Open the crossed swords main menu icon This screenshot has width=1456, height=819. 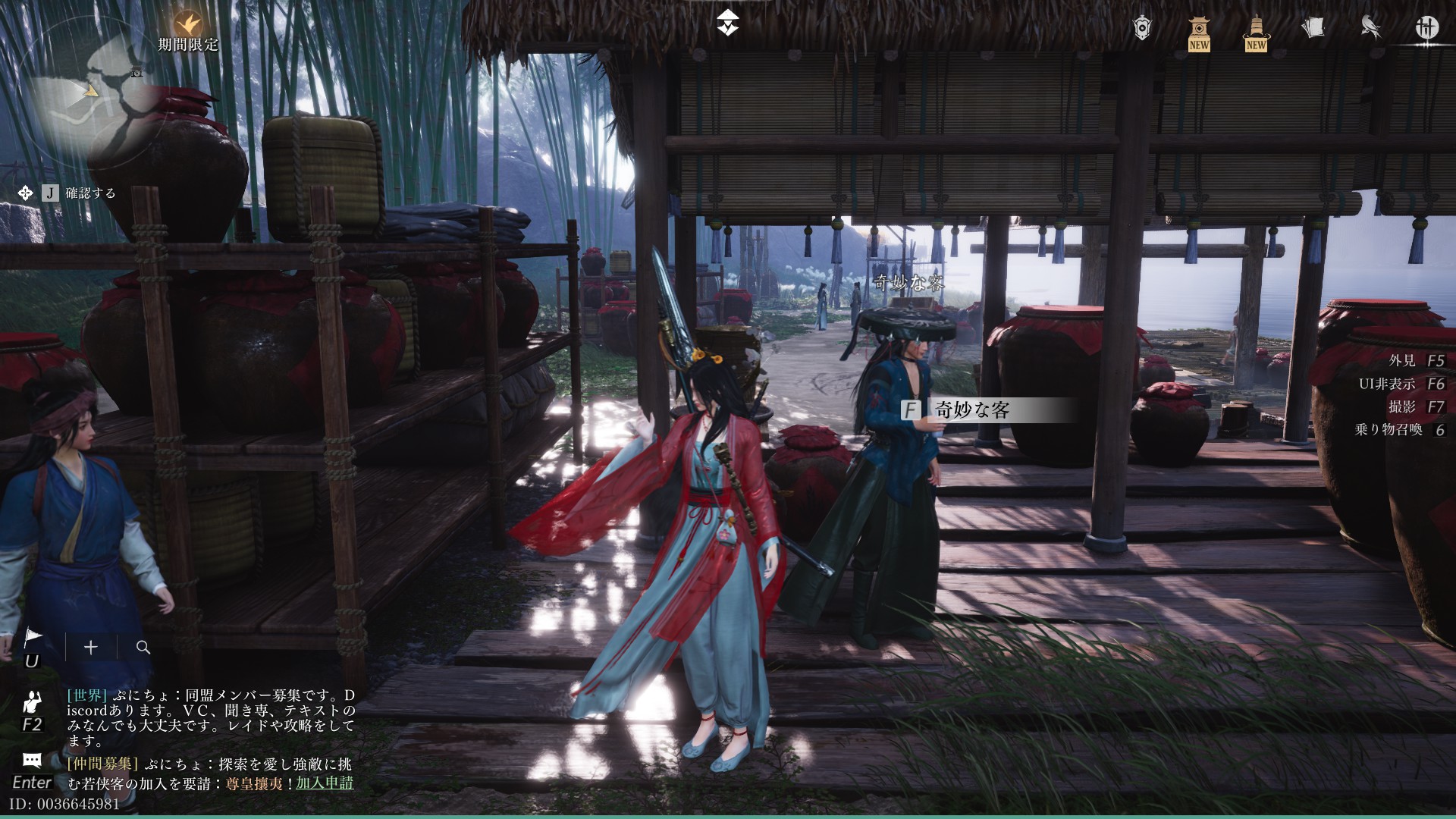pos(1426,28)
